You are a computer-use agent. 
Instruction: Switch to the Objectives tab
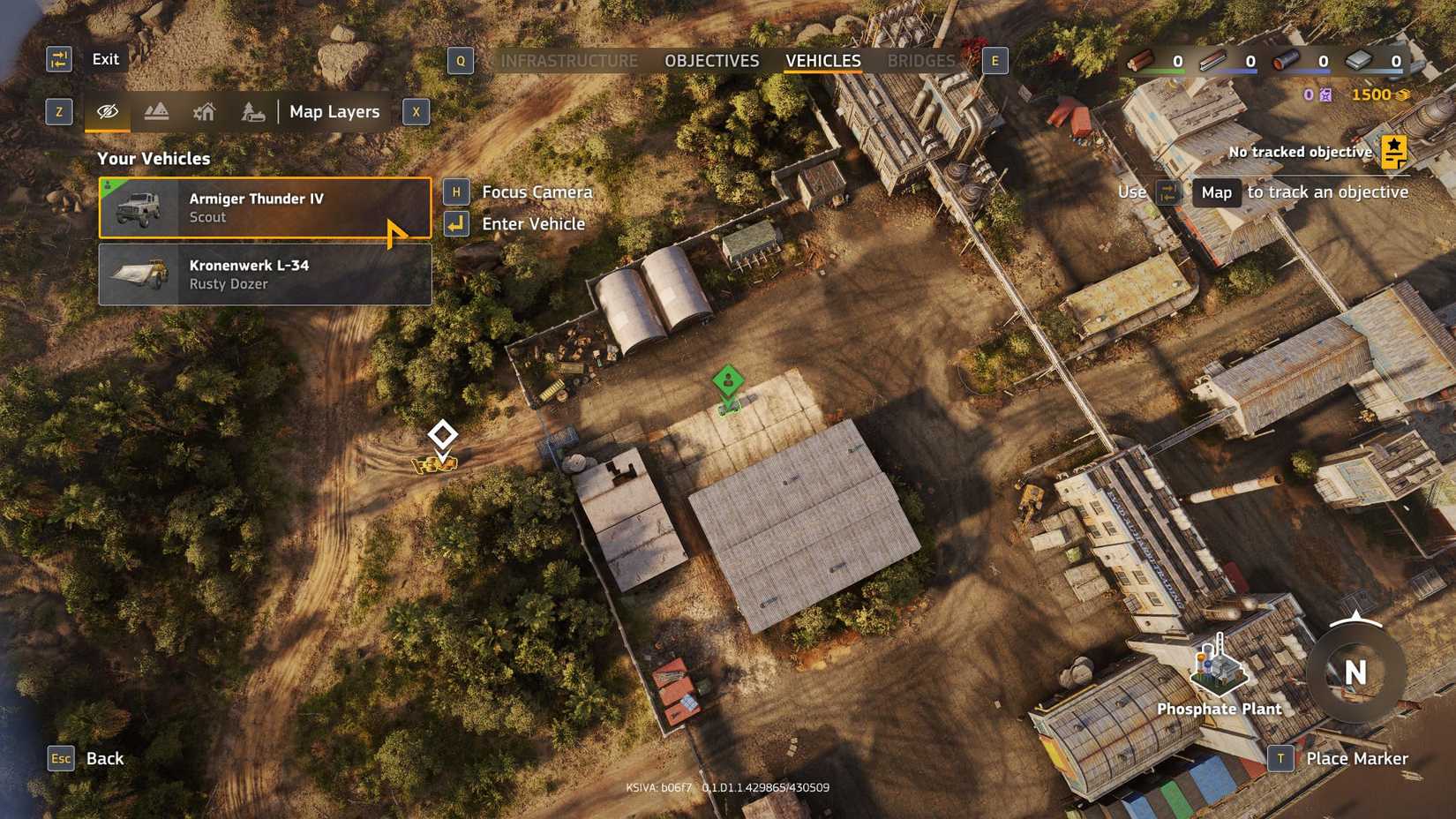[711, 60]
